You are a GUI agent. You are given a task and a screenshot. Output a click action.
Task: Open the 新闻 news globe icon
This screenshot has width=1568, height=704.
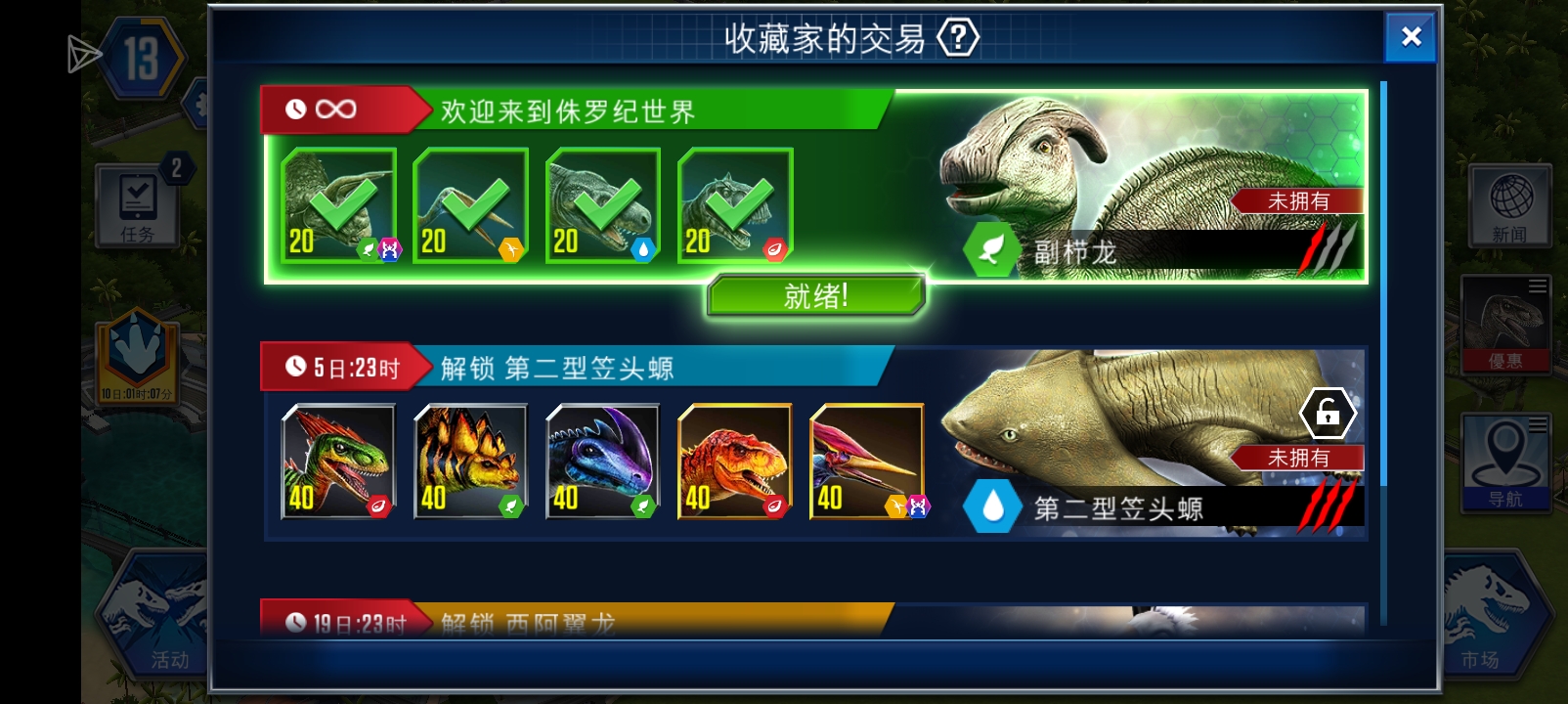point(1509,206)
